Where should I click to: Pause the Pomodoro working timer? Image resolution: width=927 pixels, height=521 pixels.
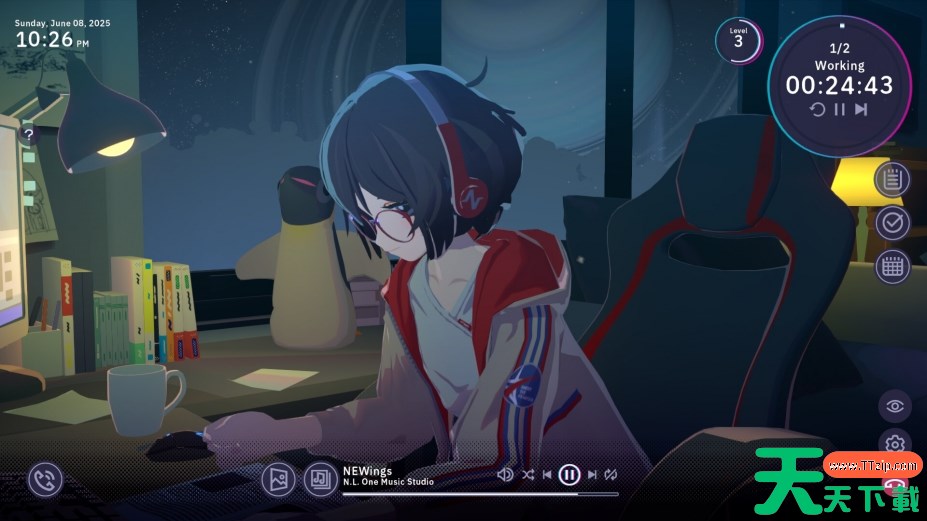[840, 109]
